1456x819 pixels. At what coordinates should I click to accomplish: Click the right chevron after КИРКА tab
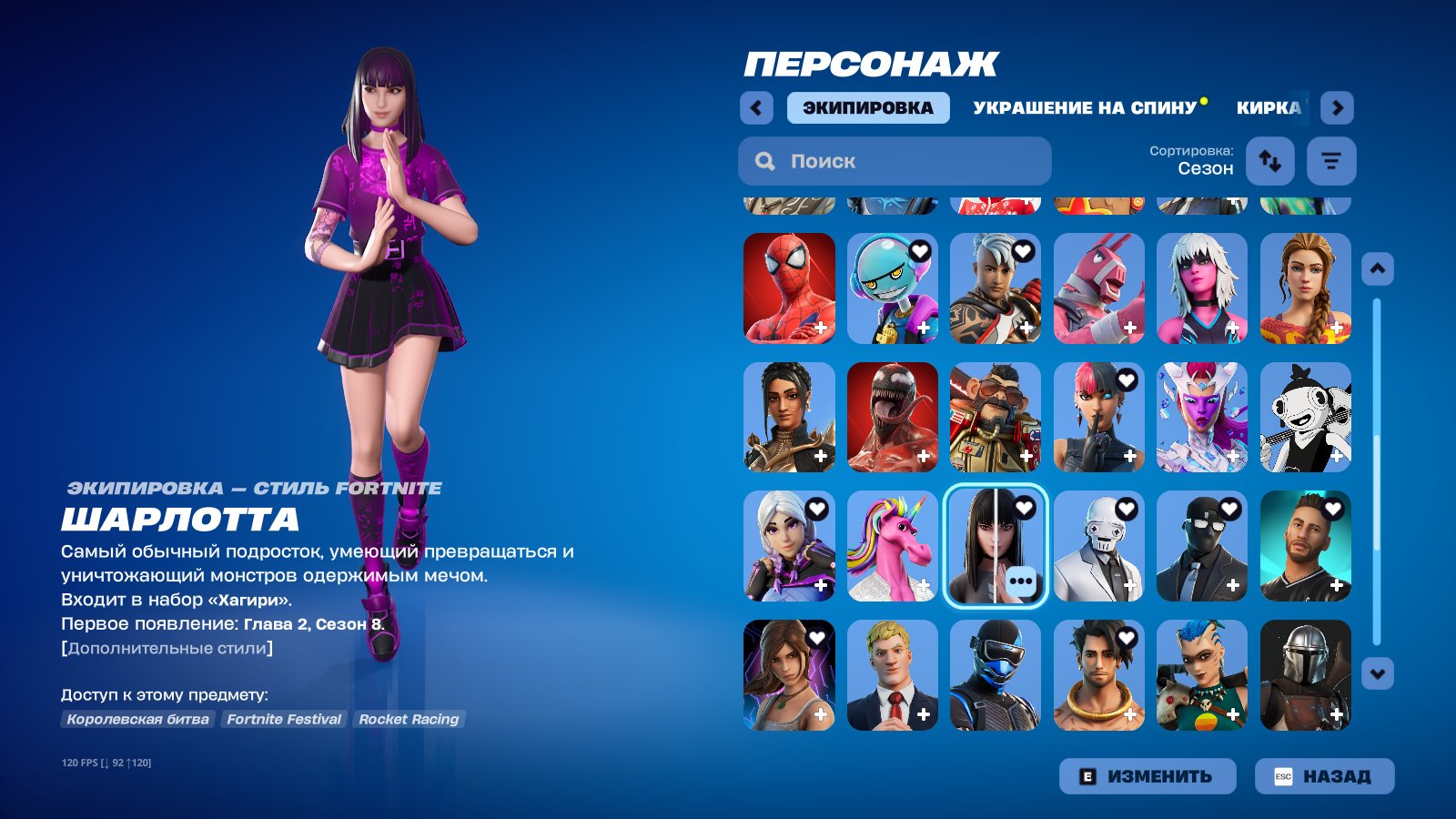[1338, 107]
